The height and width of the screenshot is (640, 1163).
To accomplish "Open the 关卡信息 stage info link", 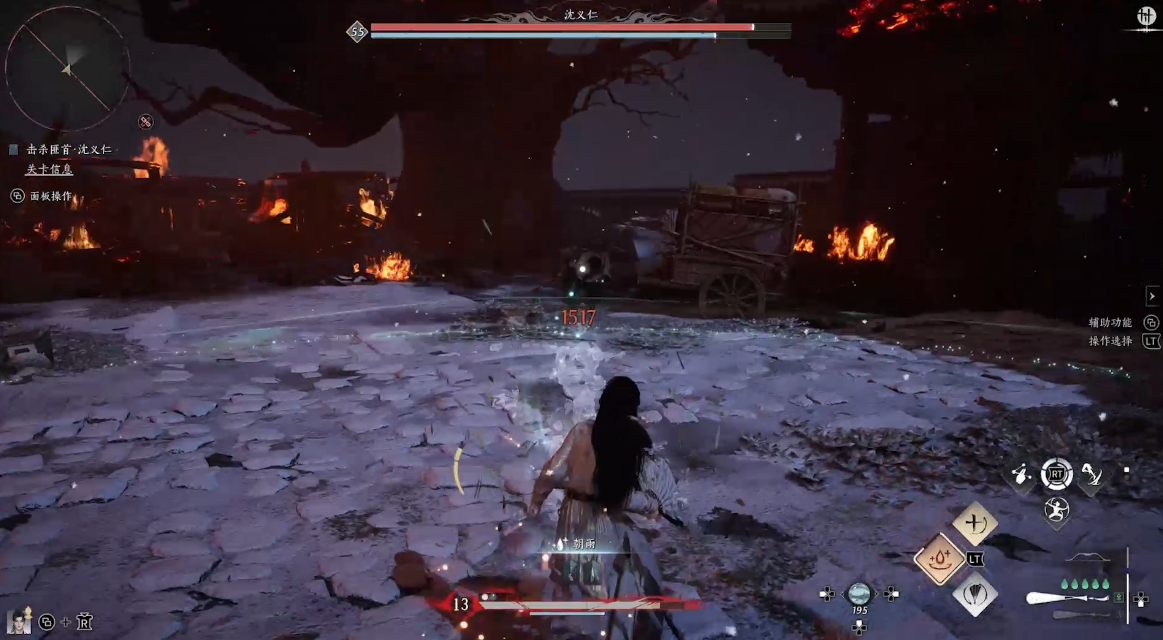I will pos(50,169).
